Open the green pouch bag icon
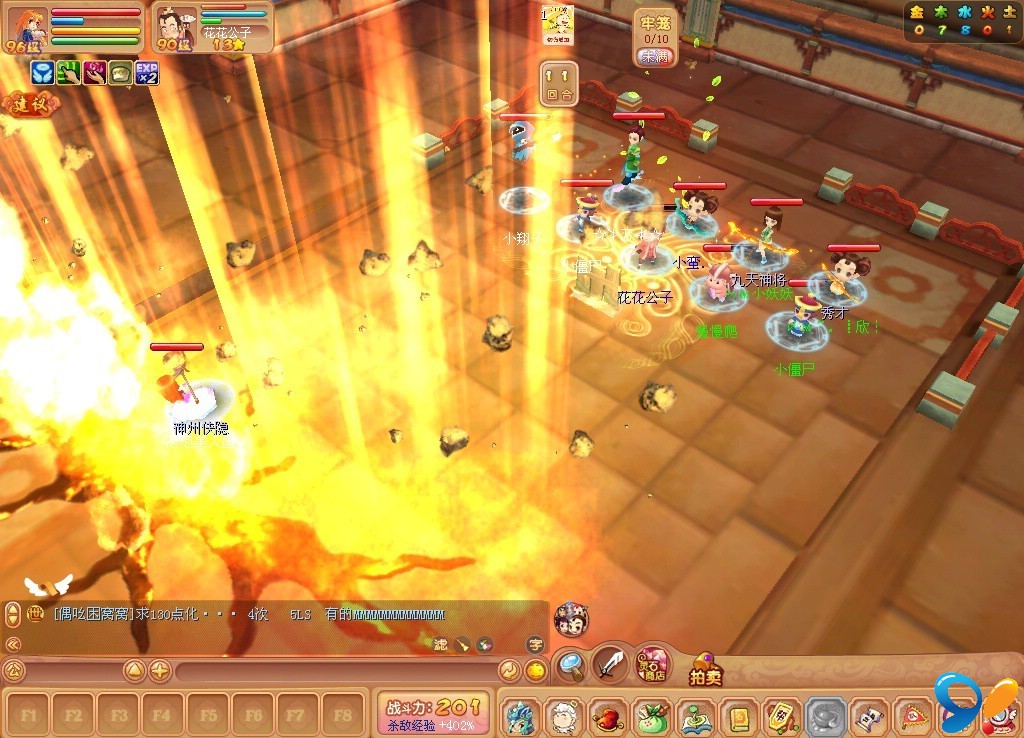Screen dimensions: 1024x738 pyautogui.click(x=651, y=717)
